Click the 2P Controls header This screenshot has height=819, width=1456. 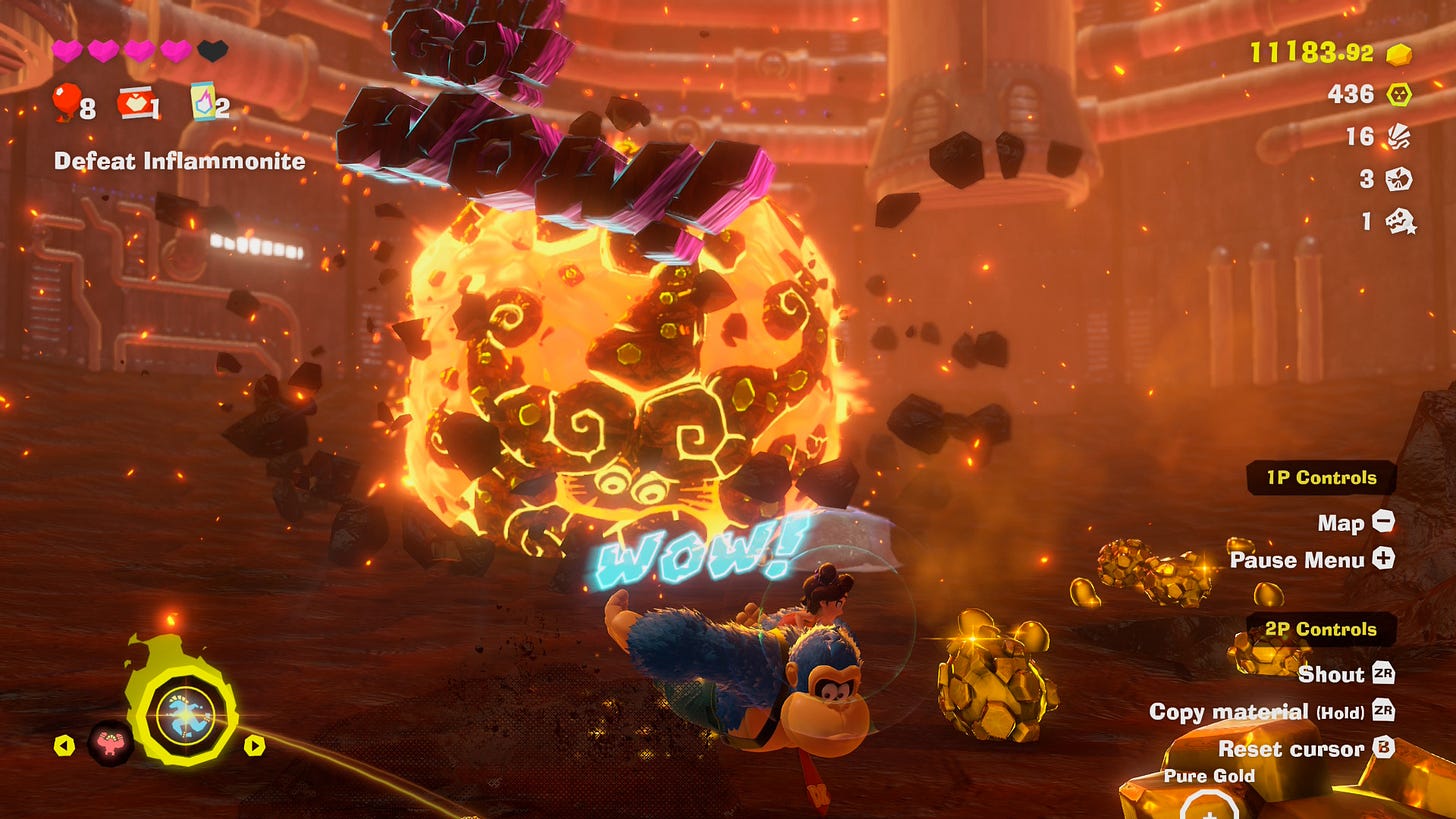[x=1321, y=629]
